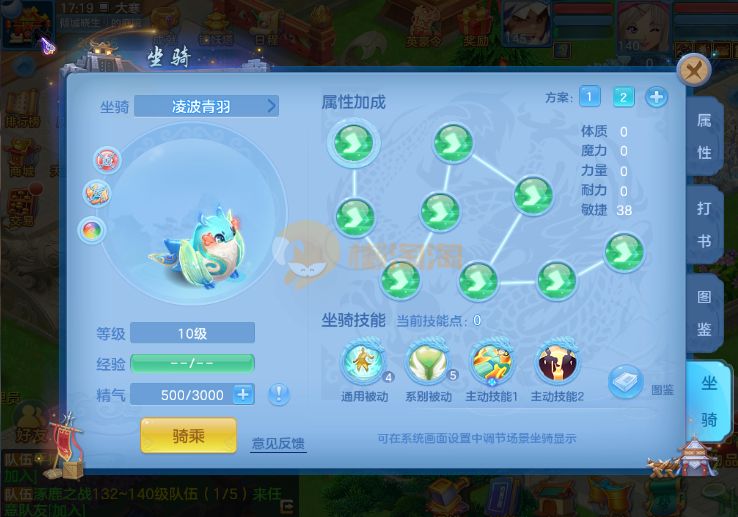The image size is (738, 517).
Task: Choose attribute scheme 2
Action: (x=623, y=97)
